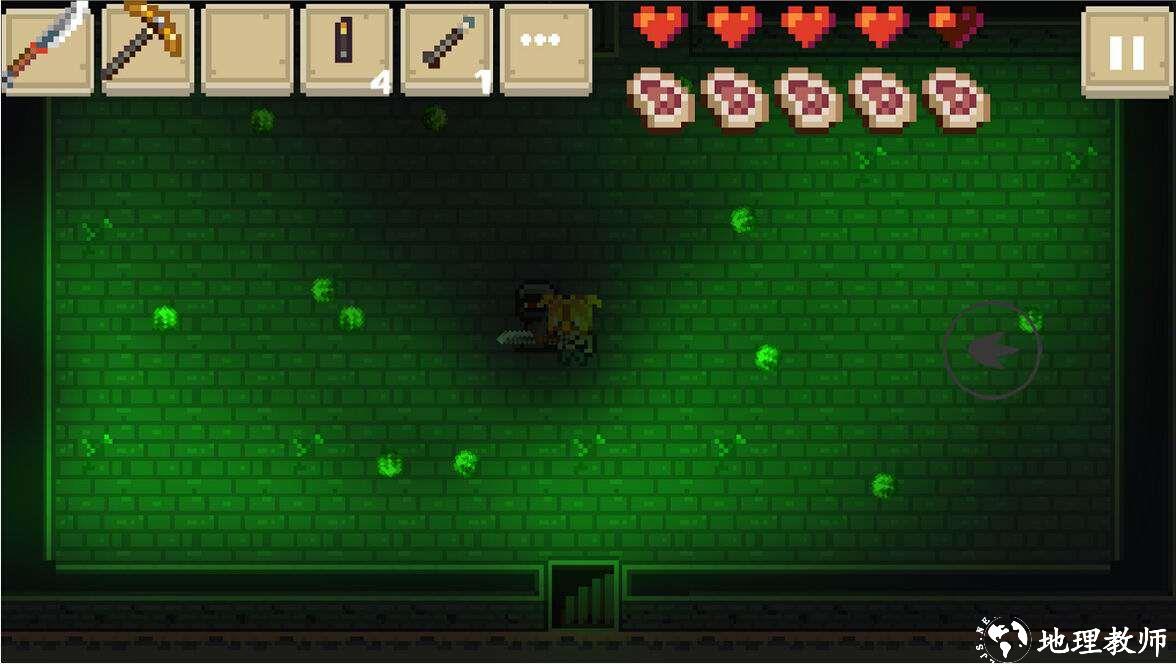This screenshot has width=1176, height=664.
Task: Select the arrow slot with 1 item
Action: click(x=446, y=48)
